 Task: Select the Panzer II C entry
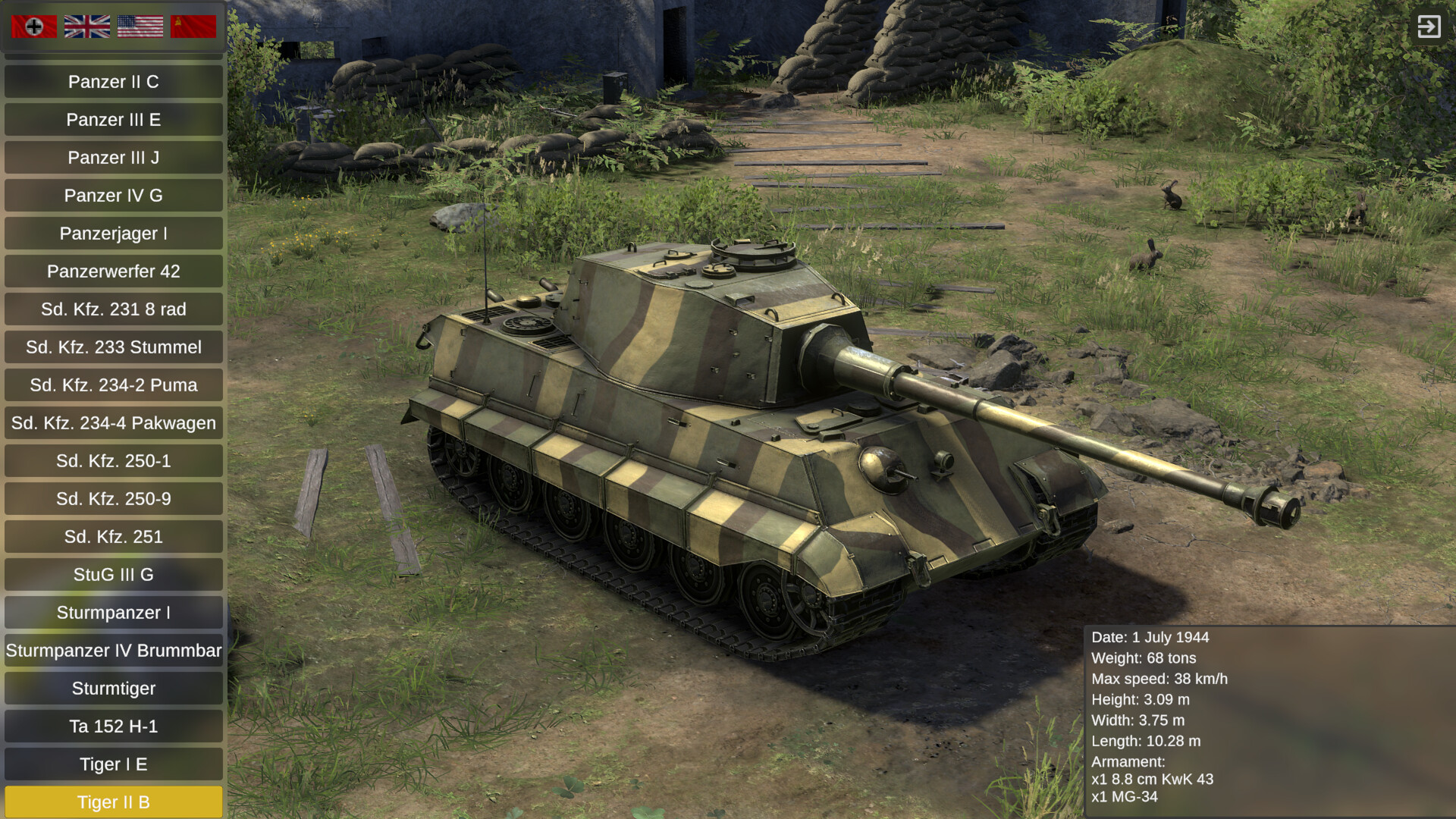pyautogui.click(x=113, y=81)
